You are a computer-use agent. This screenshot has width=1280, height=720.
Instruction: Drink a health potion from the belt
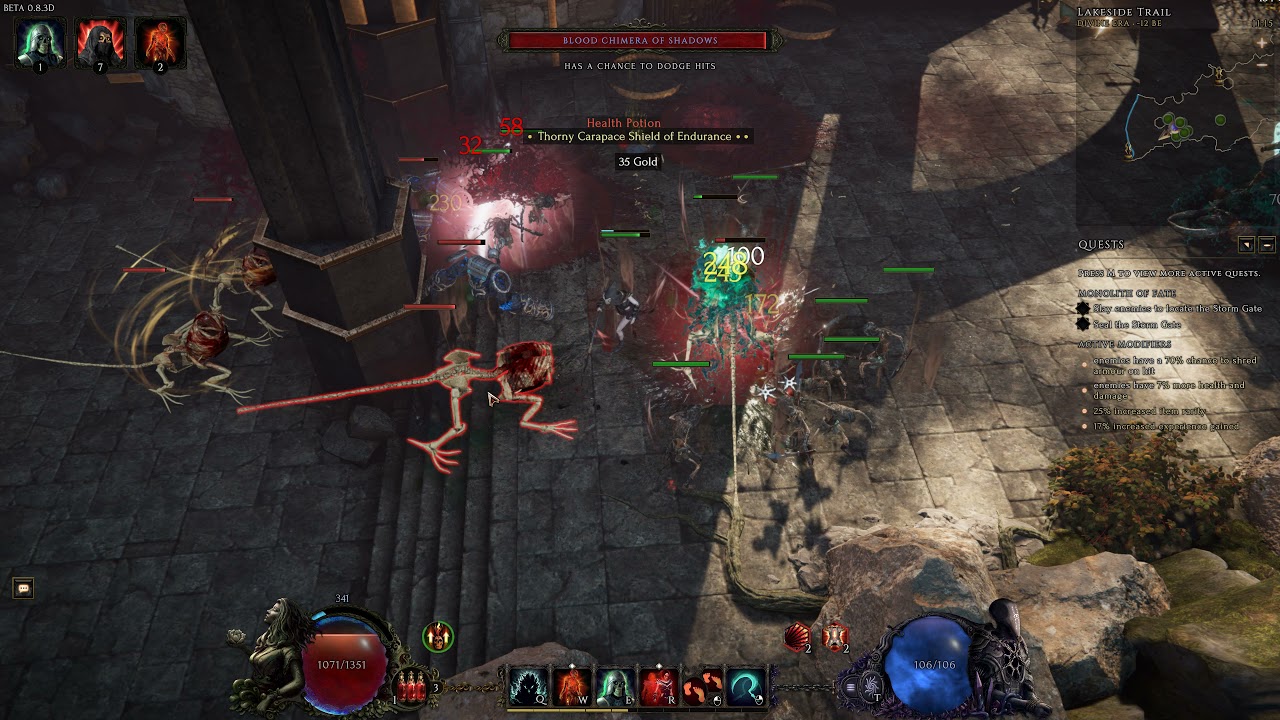pyautogui.click(x=410, y=686)
